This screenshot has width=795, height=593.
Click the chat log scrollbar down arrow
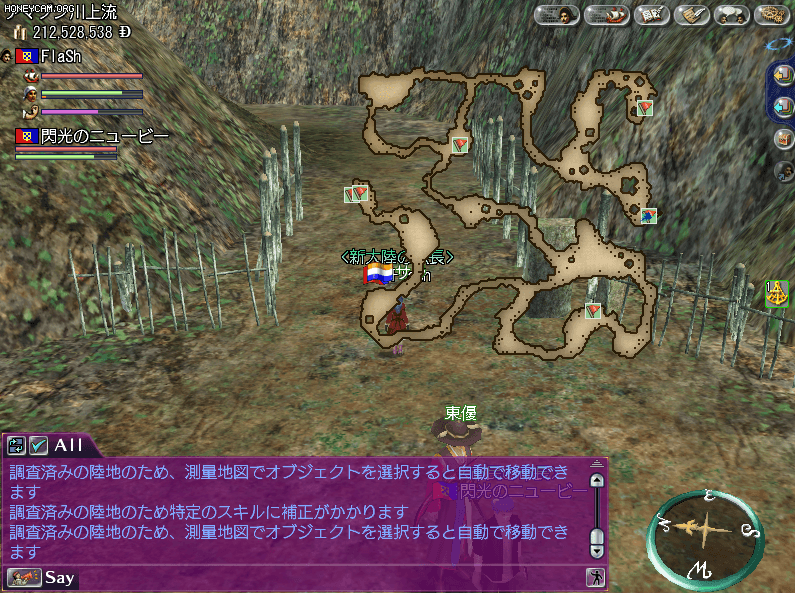pos(597,549)
